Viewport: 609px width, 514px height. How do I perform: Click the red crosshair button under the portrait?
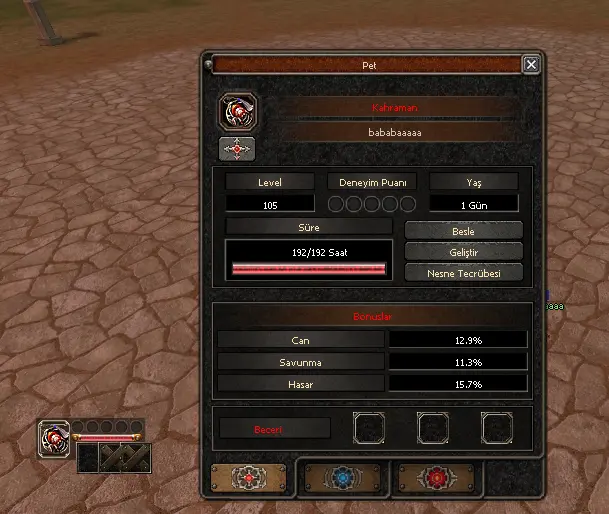236,149
